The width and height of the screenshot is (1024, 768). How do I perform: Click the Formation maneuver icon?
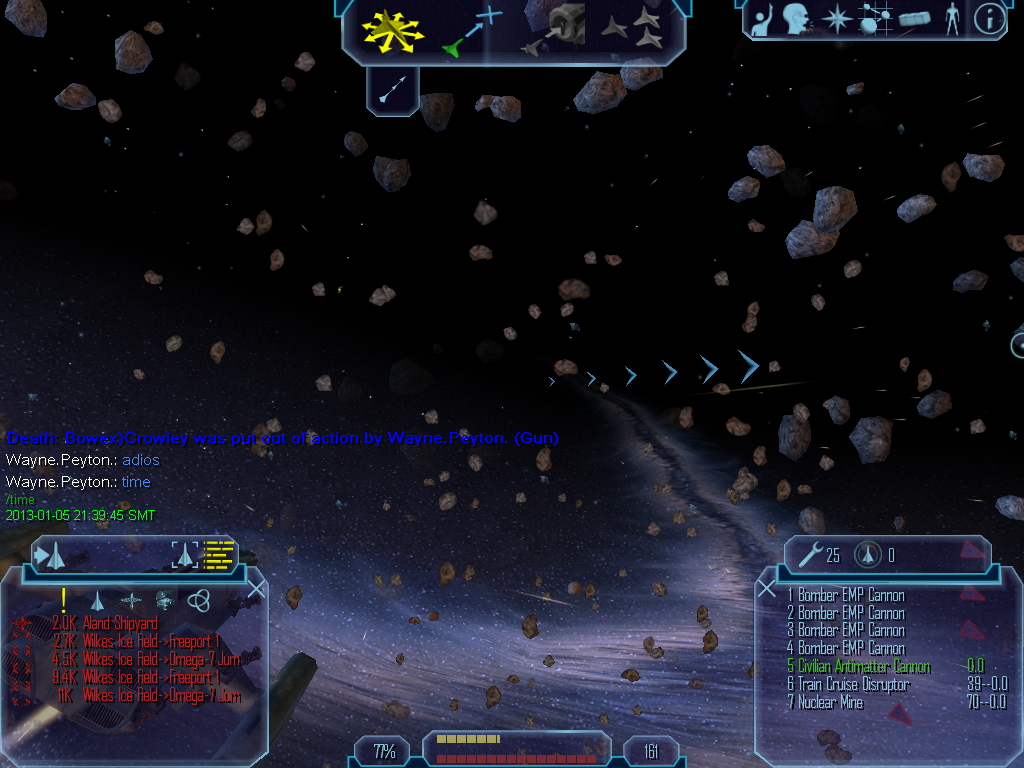pos(634,30)
